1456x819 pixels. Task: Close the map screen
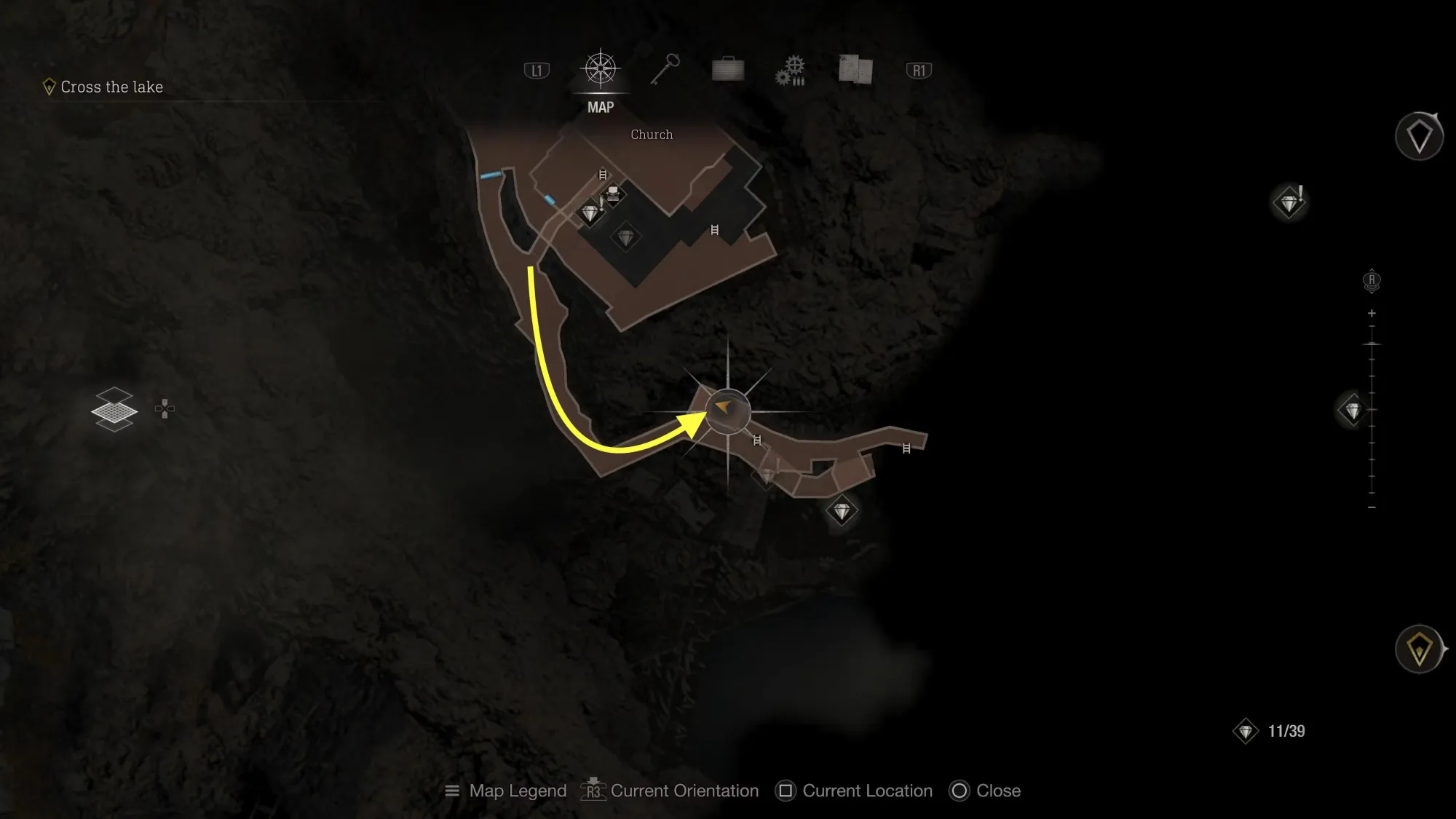(x=985, y=791)
